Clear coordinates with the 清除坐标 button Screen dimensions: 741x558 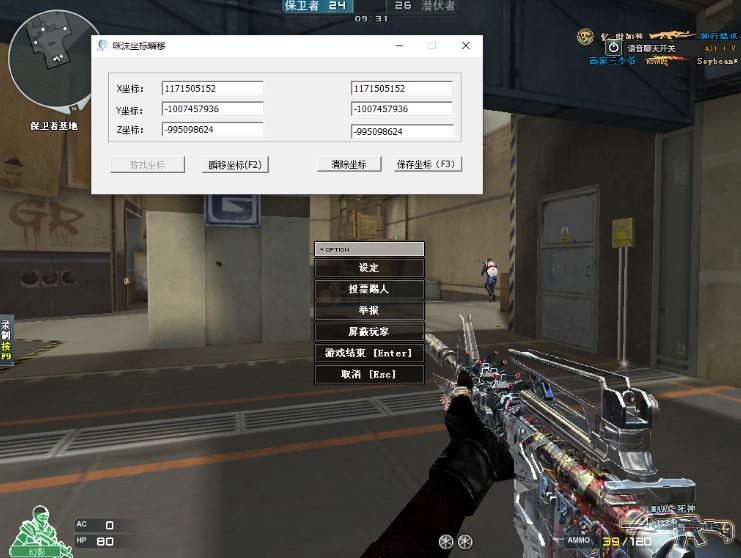click(x=349, y=164)
